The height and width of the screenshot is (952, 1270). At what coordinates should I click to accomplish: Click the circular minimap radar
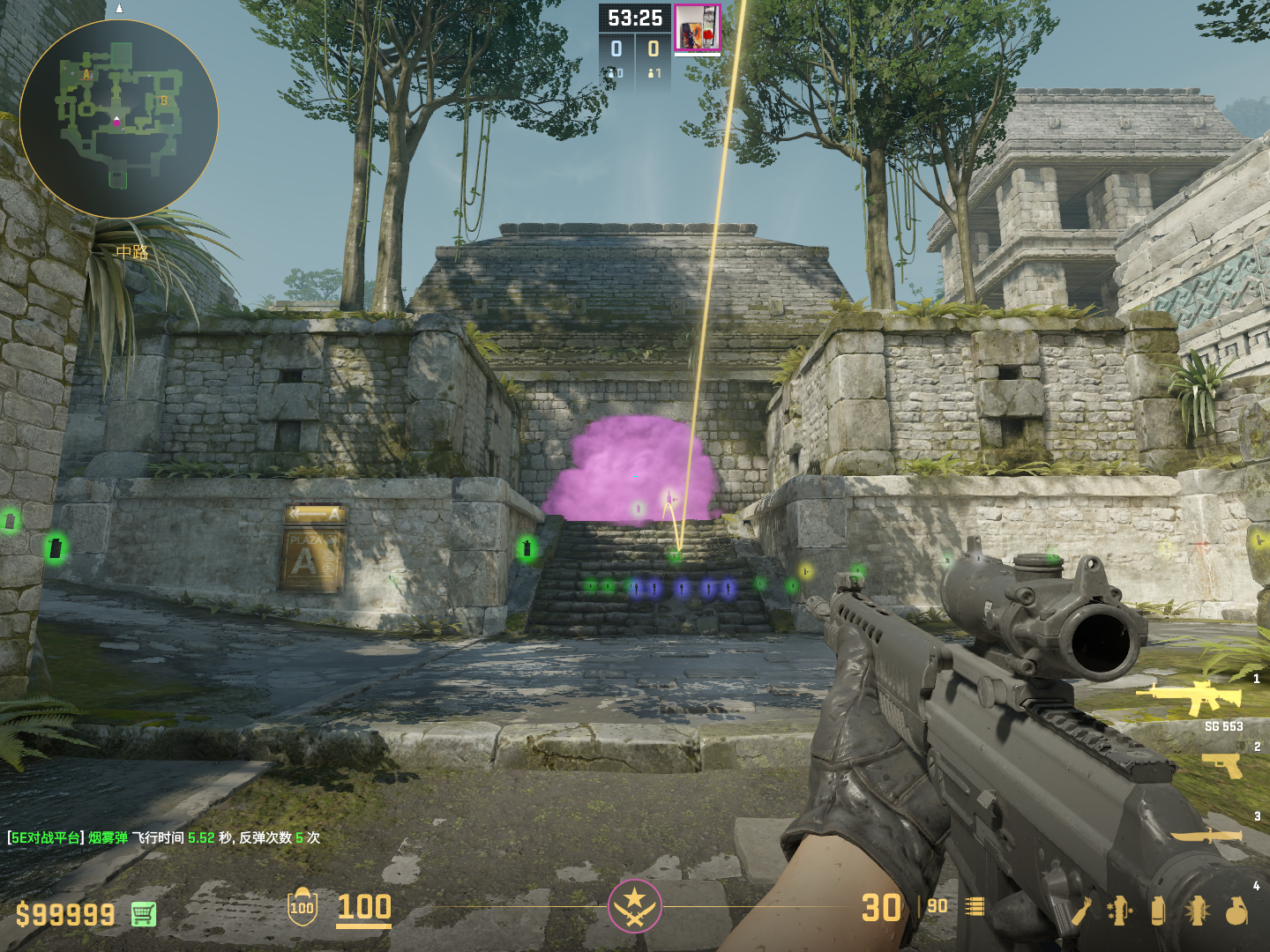[x=118, y=119]
